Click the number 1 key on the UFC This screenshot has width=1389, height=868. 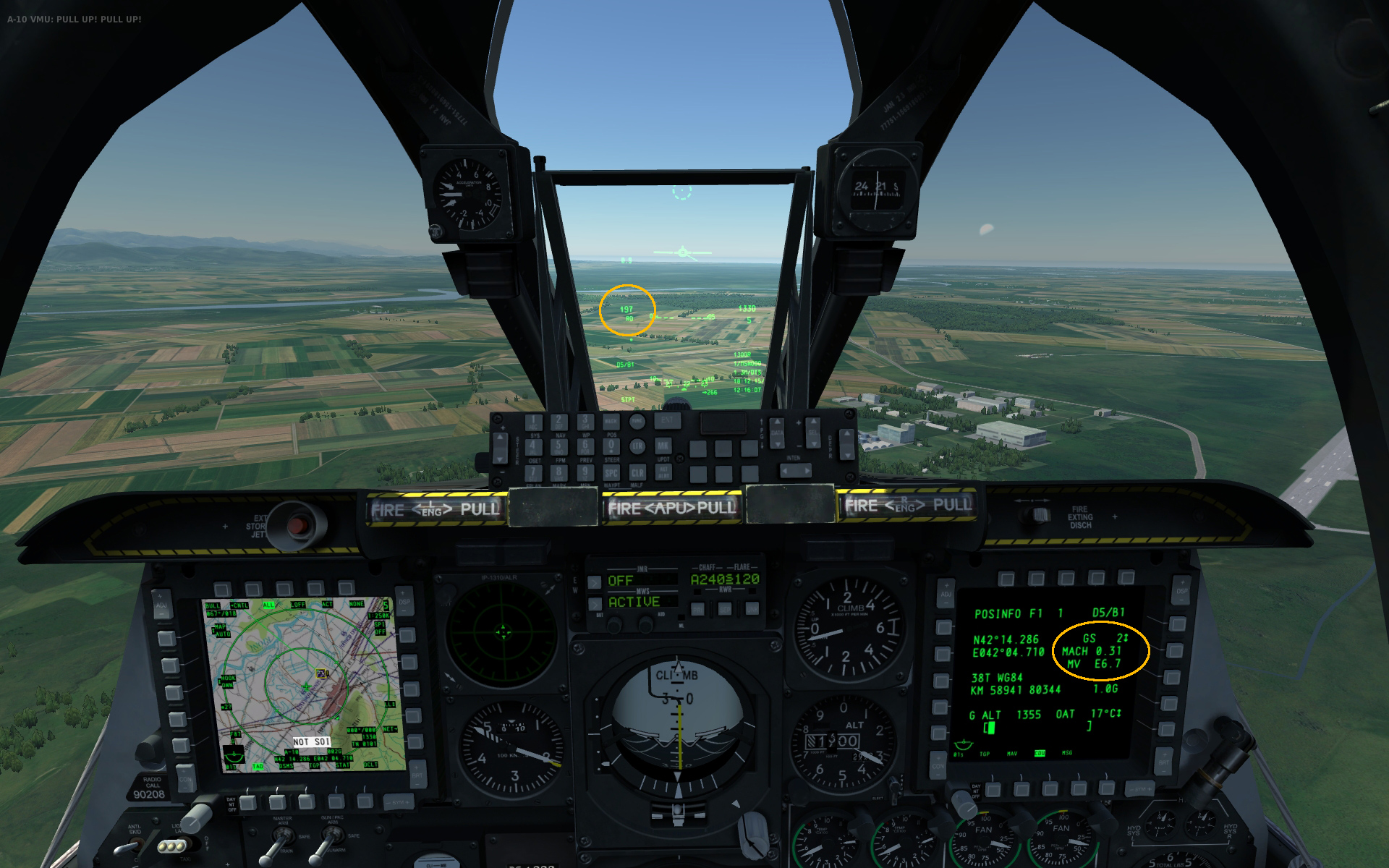tap(534, 422)
